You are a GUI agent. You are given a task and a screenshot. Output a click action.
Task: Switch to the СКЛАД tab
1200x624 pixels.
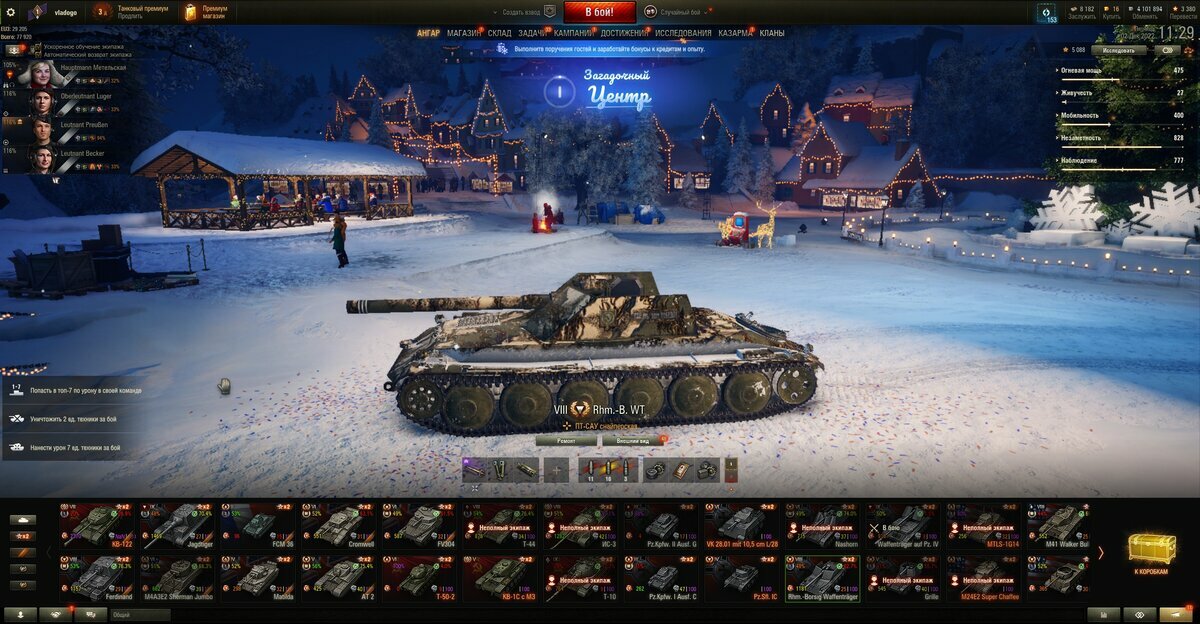(x=500, y=33)
